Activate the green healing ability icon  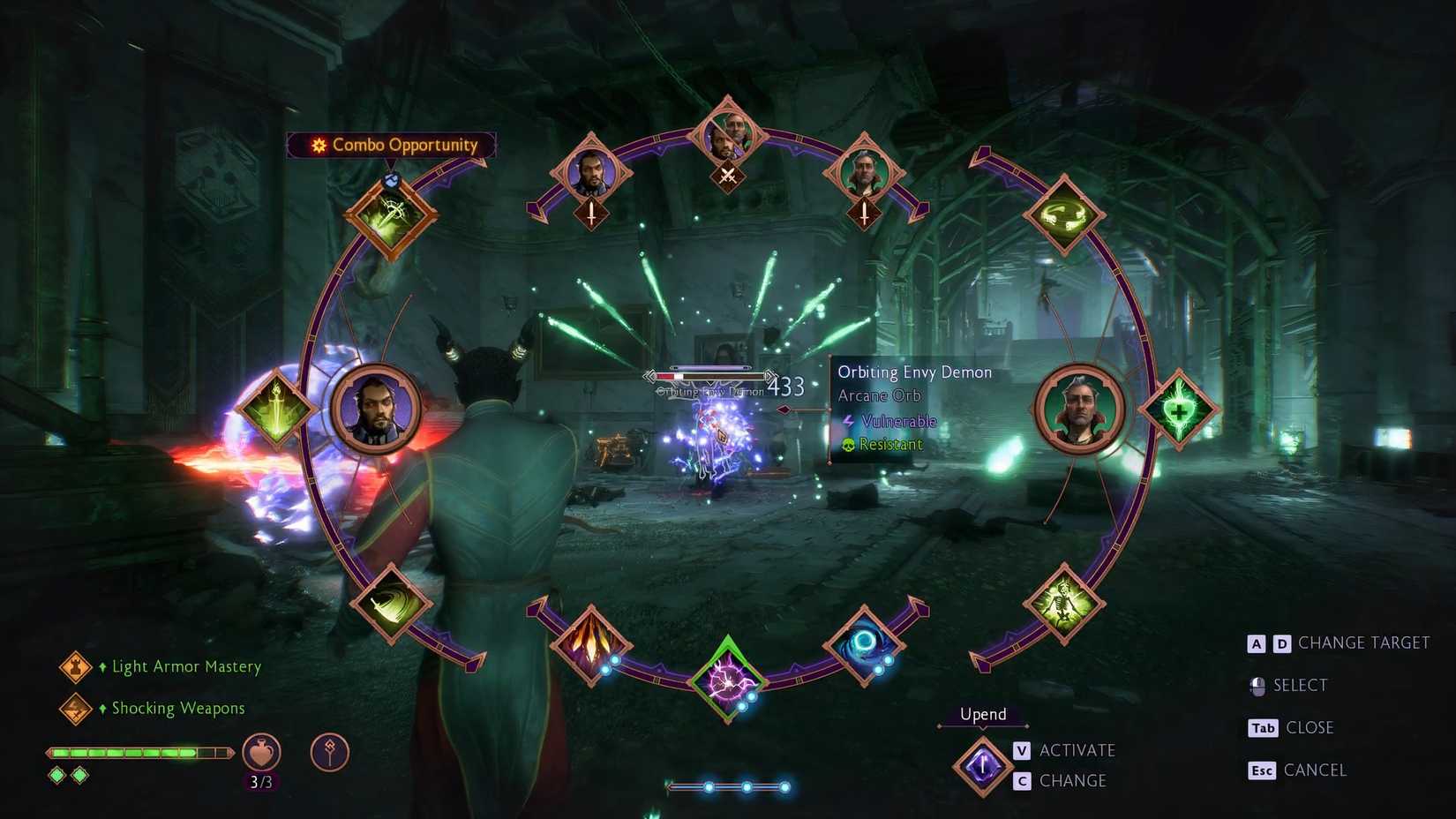pos(1181,409)
